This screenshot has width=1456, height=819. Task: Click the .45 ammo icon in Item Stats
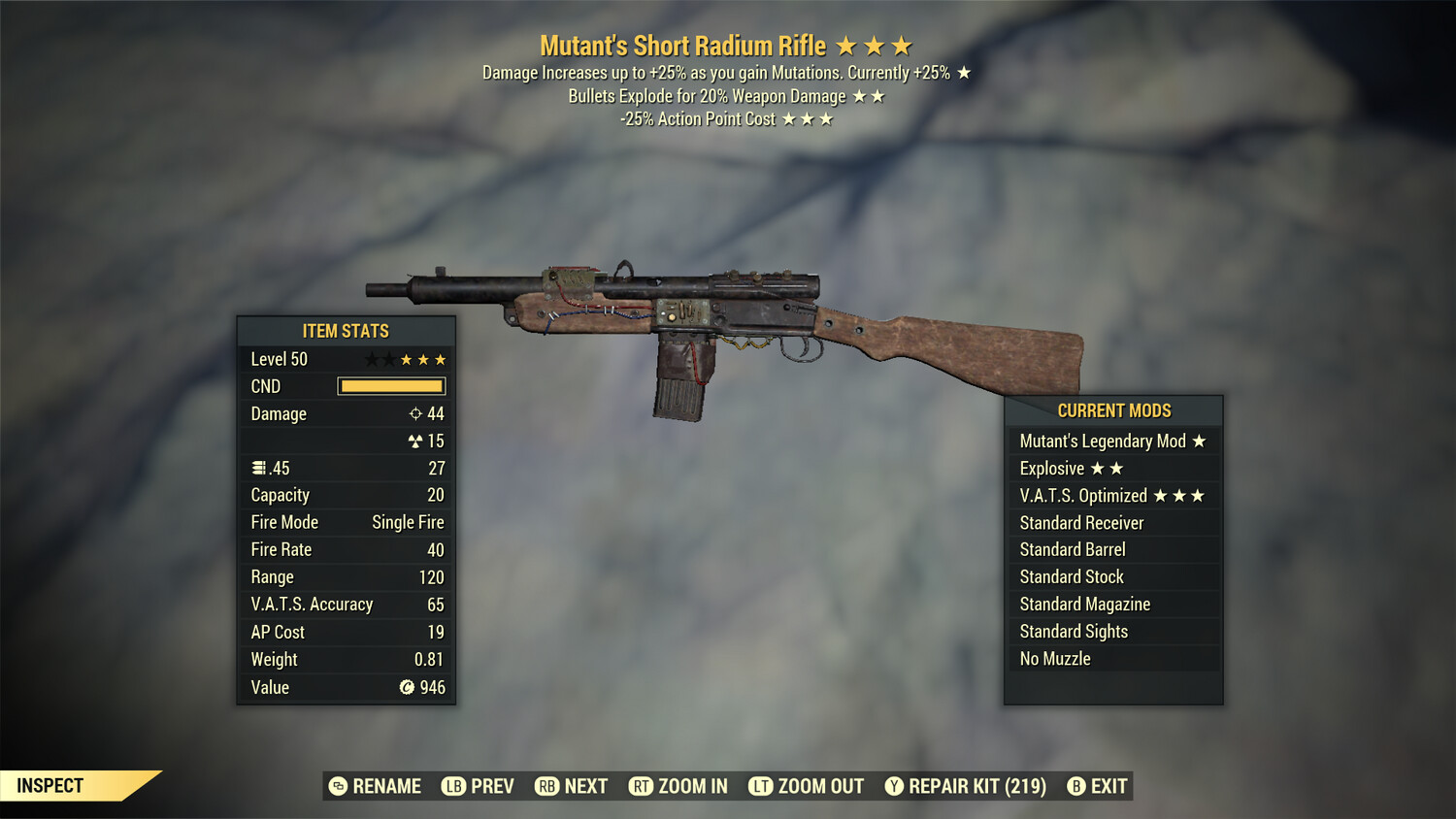point(258,468)
